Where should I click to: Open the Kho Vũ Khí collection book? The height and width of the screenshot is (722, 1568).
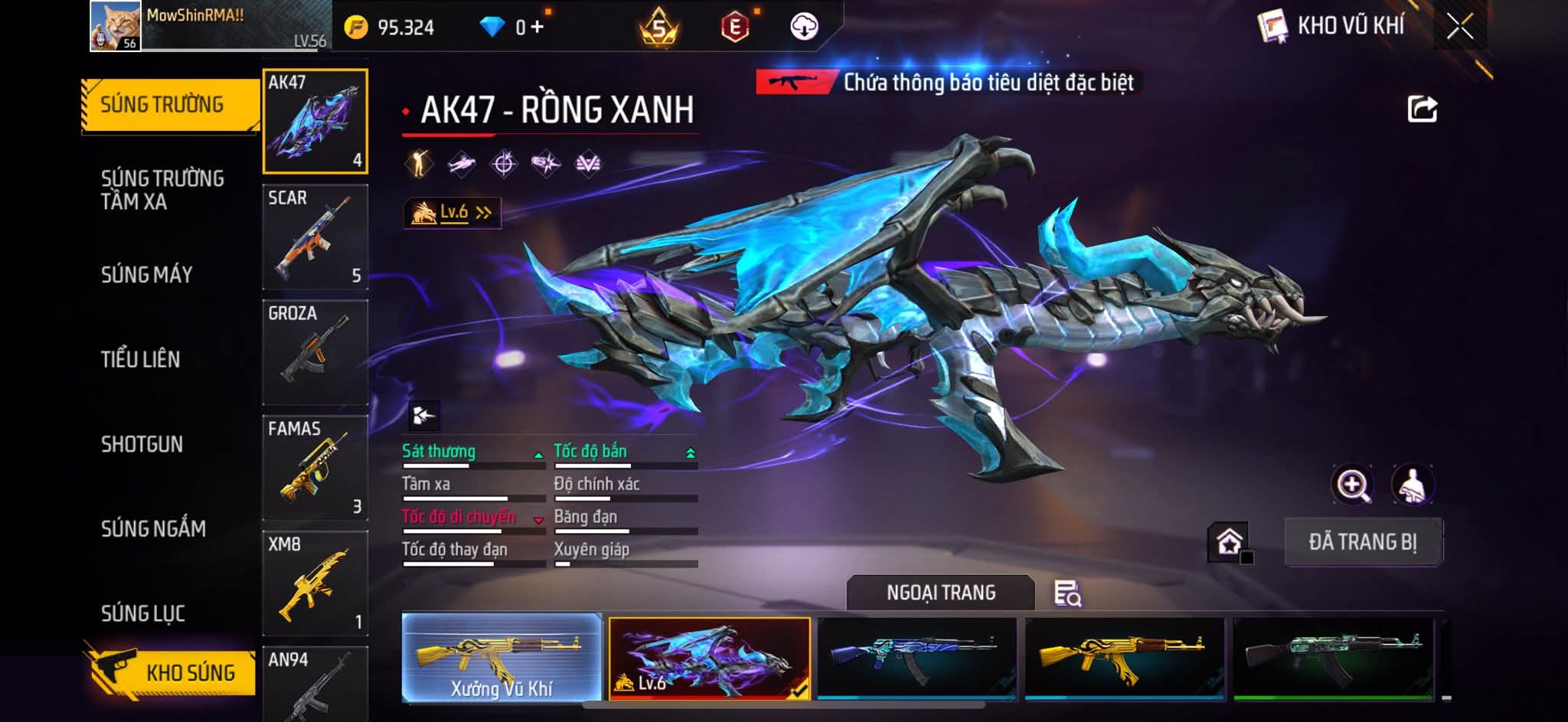[1332, 27]
